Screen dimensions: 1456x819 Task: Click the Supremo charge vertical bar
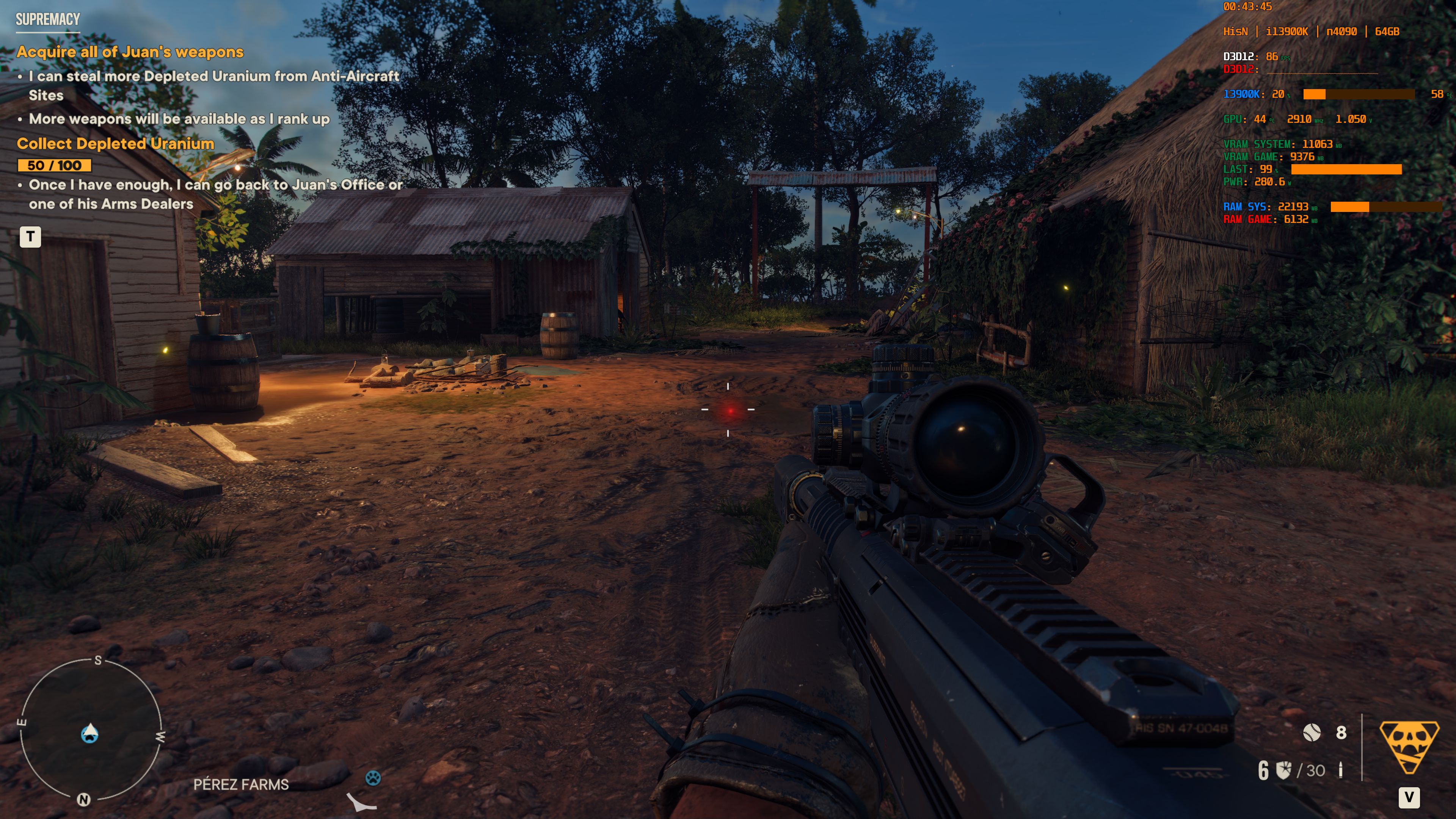point(1362,747)
